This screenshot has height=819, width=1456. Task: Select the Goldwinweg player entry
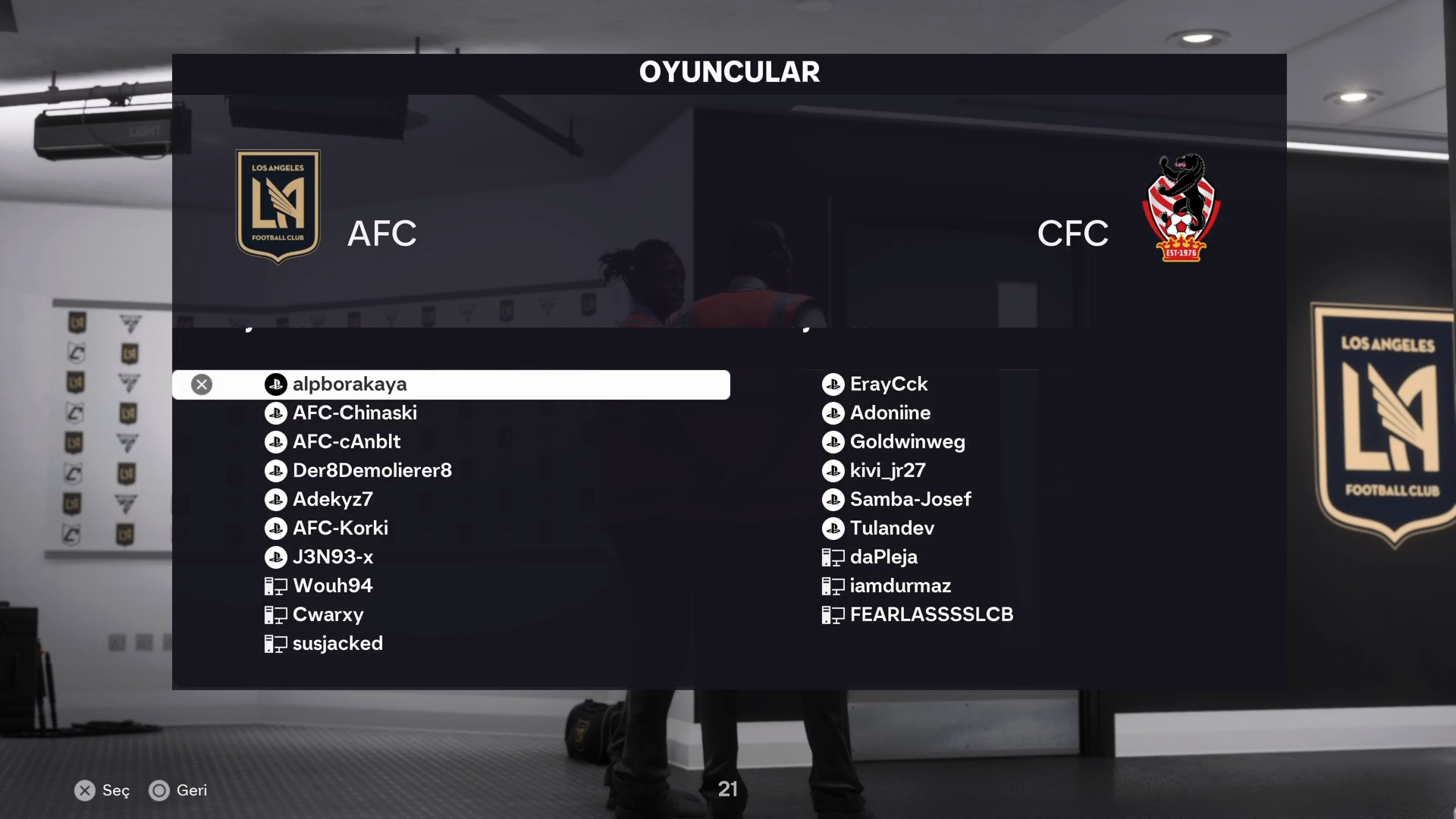907,442
